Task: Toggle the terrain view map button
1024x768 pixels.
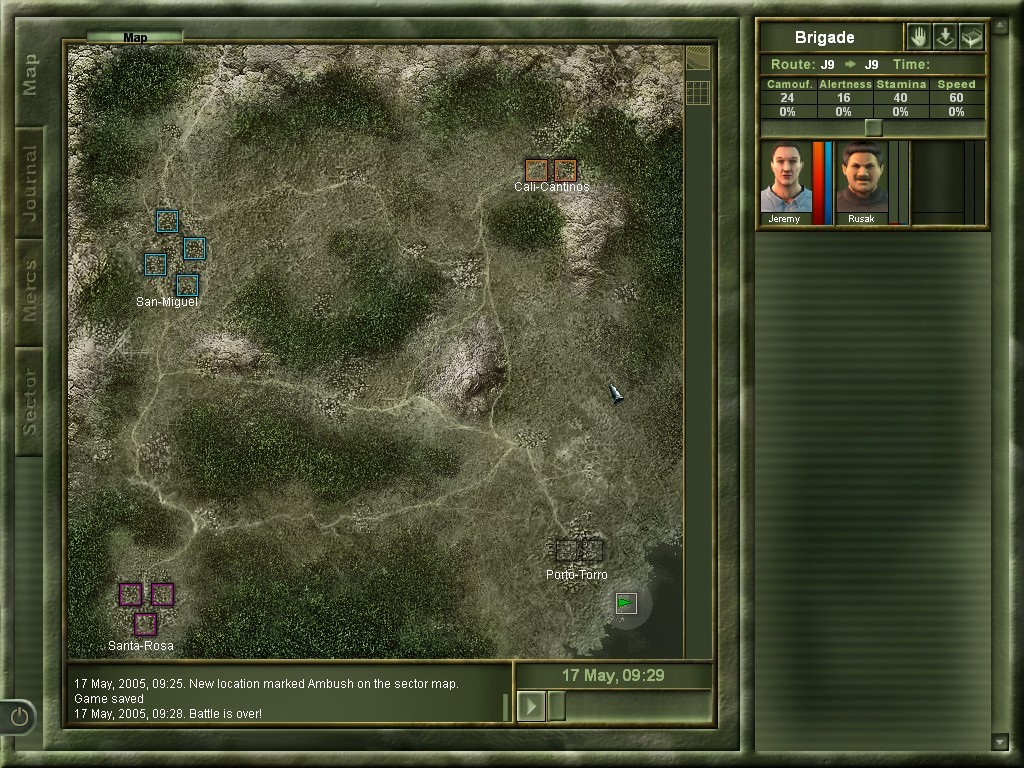Action: click(x=698, y=58)
